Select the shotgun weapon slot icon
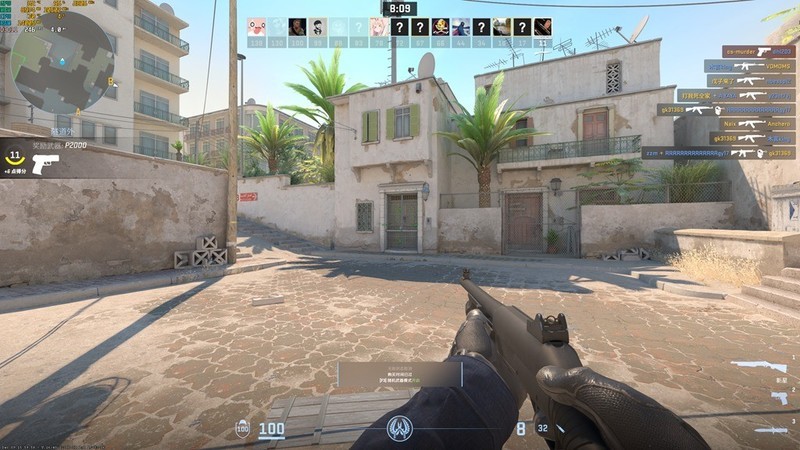This screenshot has width=800, height=450. (x=758, y=367)
